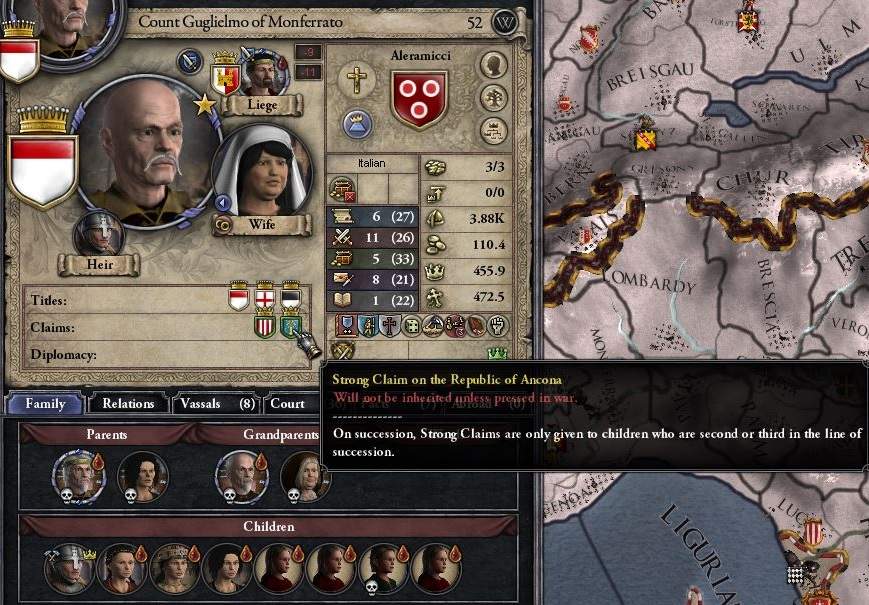Select the red-and-white striped claim shield
This screenshot has height=605, width=869.
point(265,326)
